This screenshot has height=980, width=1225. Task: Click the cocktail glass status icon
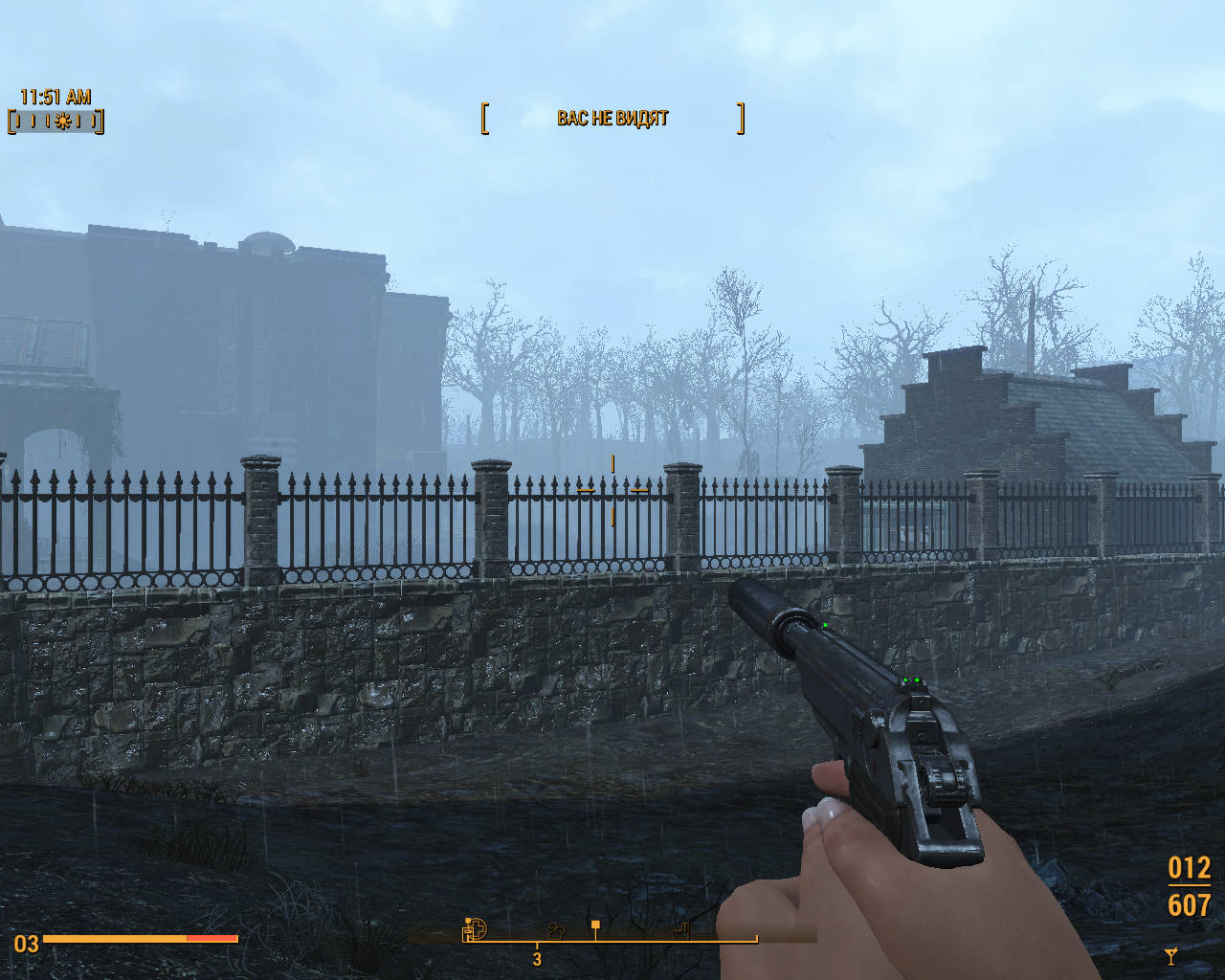(1170, 954)
